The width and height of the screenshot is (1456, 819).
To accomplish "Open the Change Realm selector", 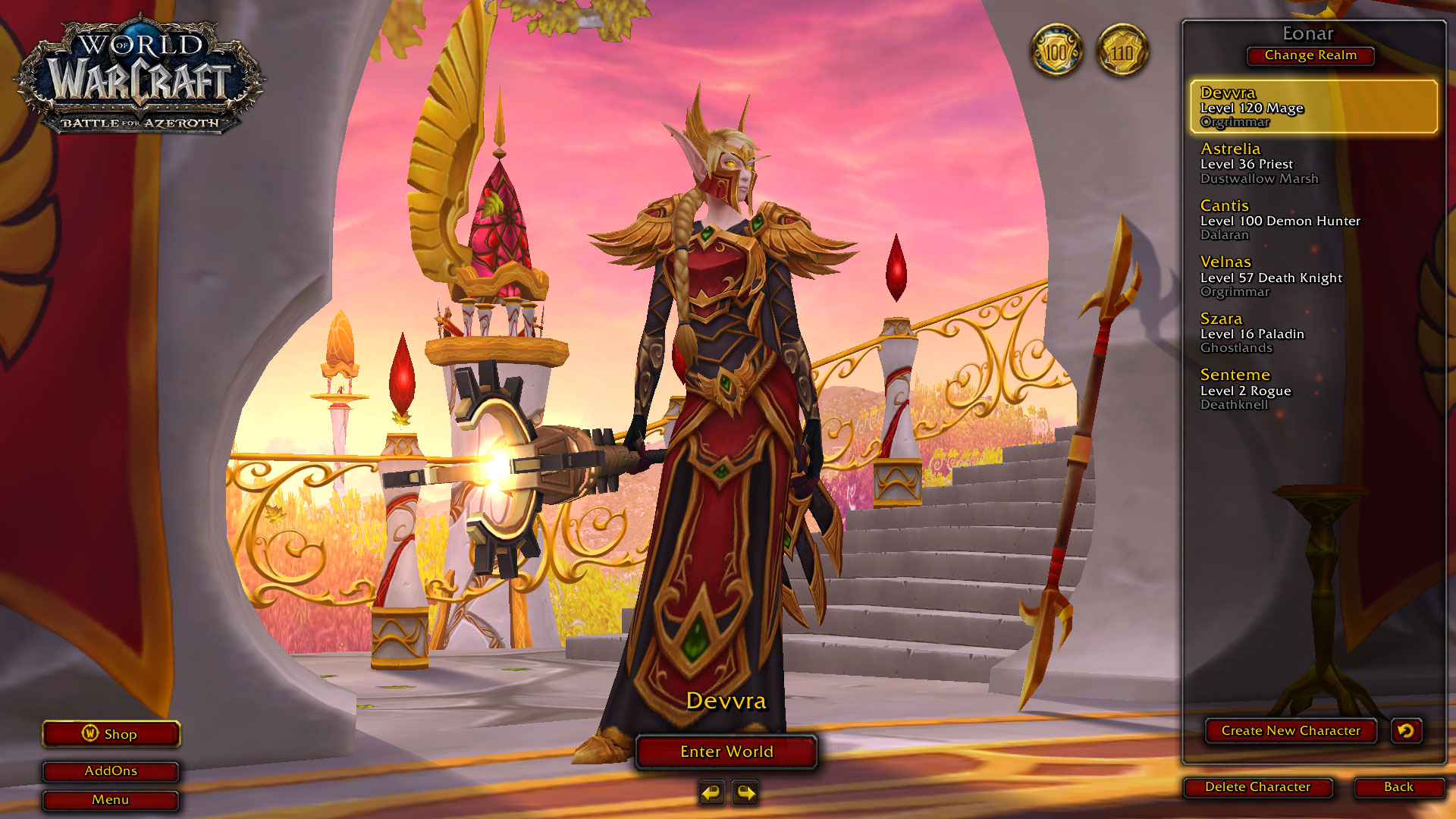I will point(1310,55).
